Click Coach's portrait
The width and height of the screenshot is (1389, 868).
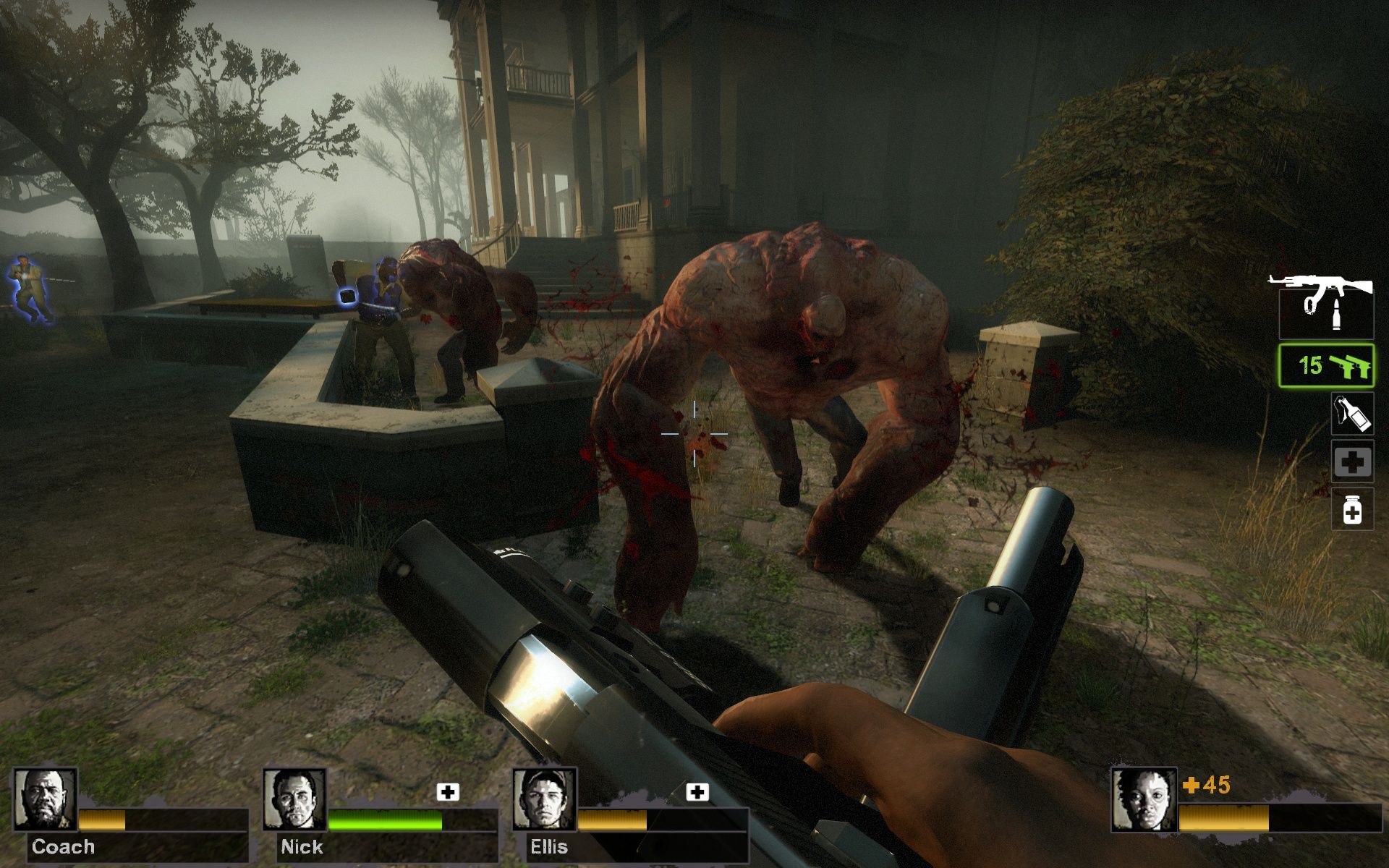(46, 799)
